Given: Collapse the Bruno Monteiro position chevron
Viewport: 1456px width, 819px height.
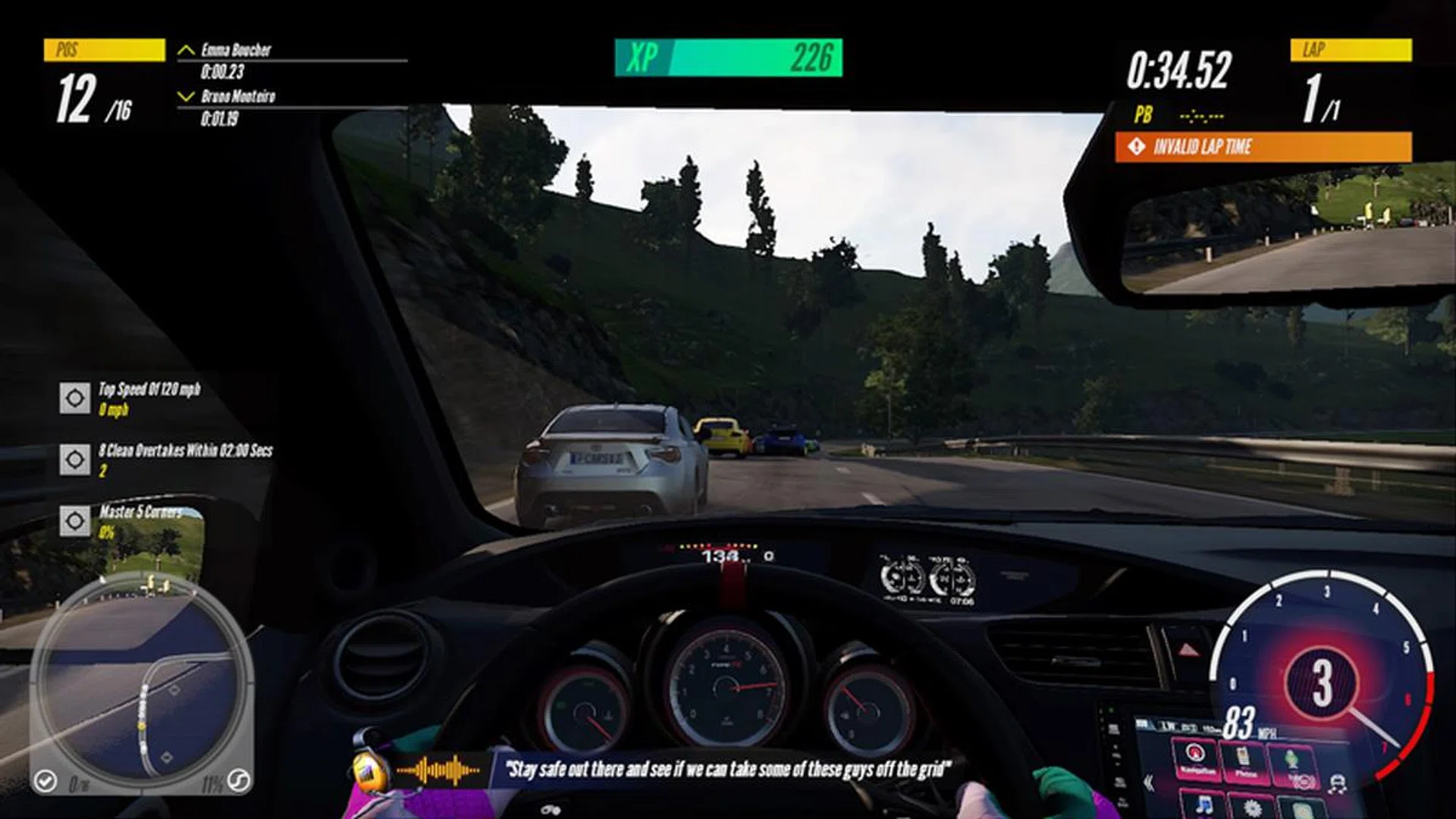Looking at the screenshot, I should [x=184, y=96].
